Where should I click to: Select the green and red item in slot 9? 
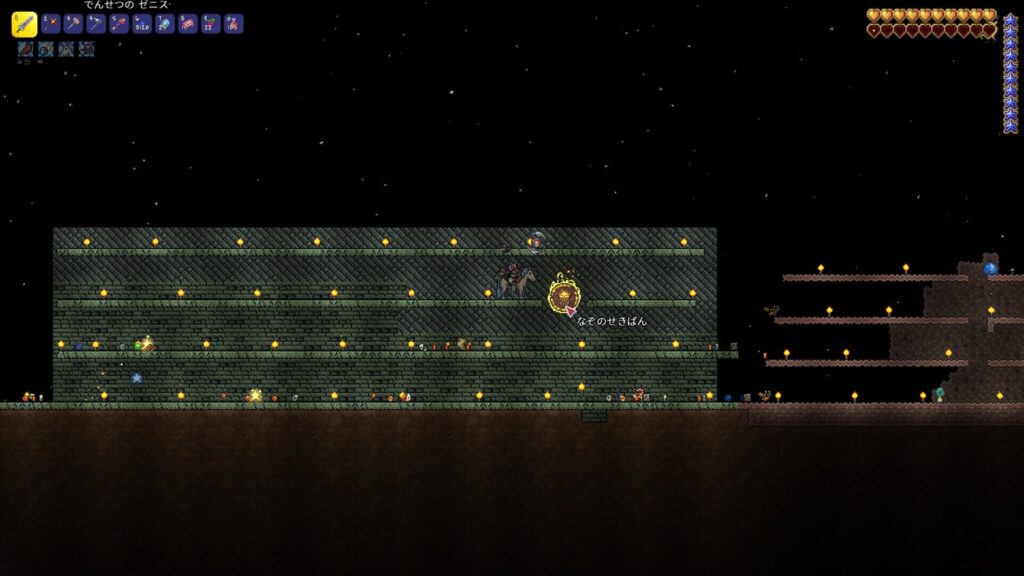(211, 24)
